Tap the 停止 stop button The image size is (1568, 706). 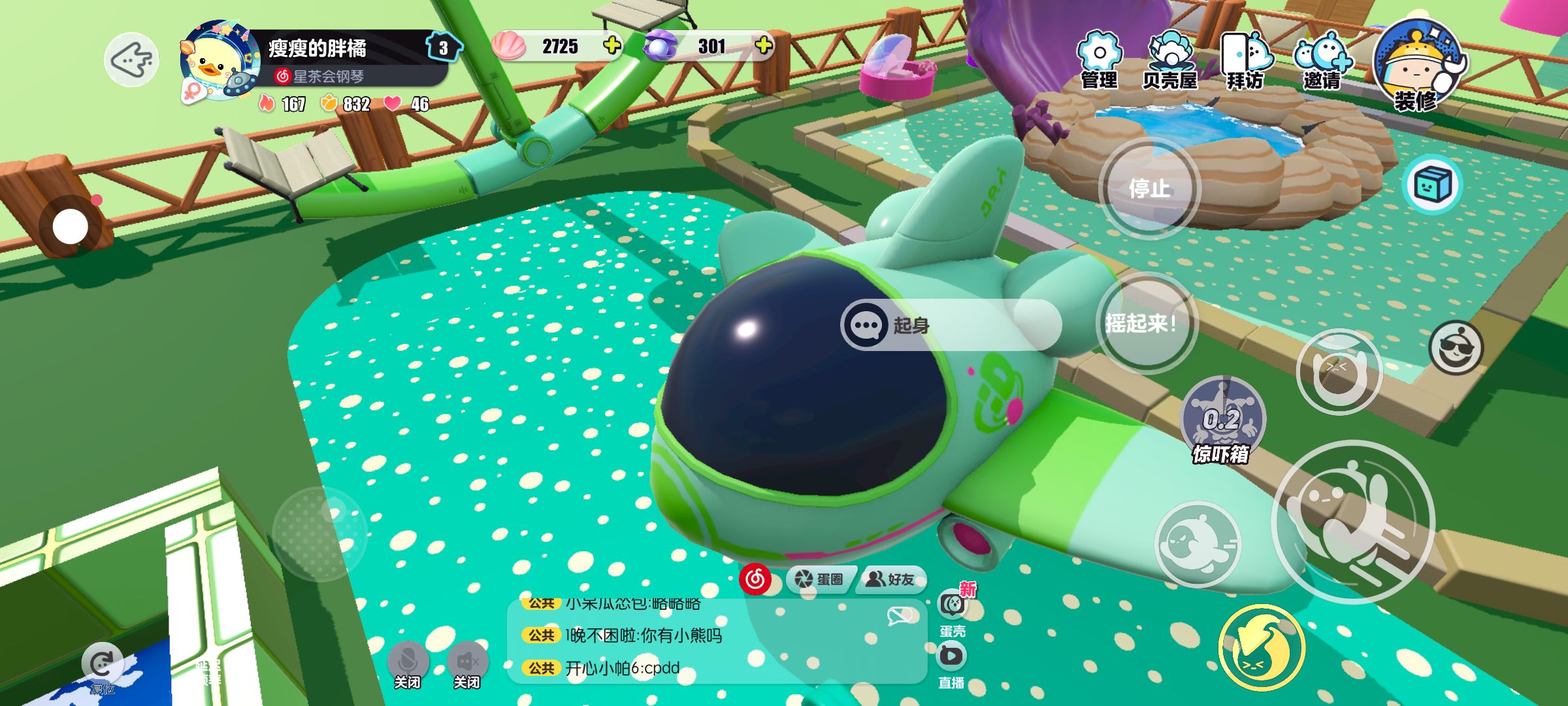click(x=1149, y=188)
